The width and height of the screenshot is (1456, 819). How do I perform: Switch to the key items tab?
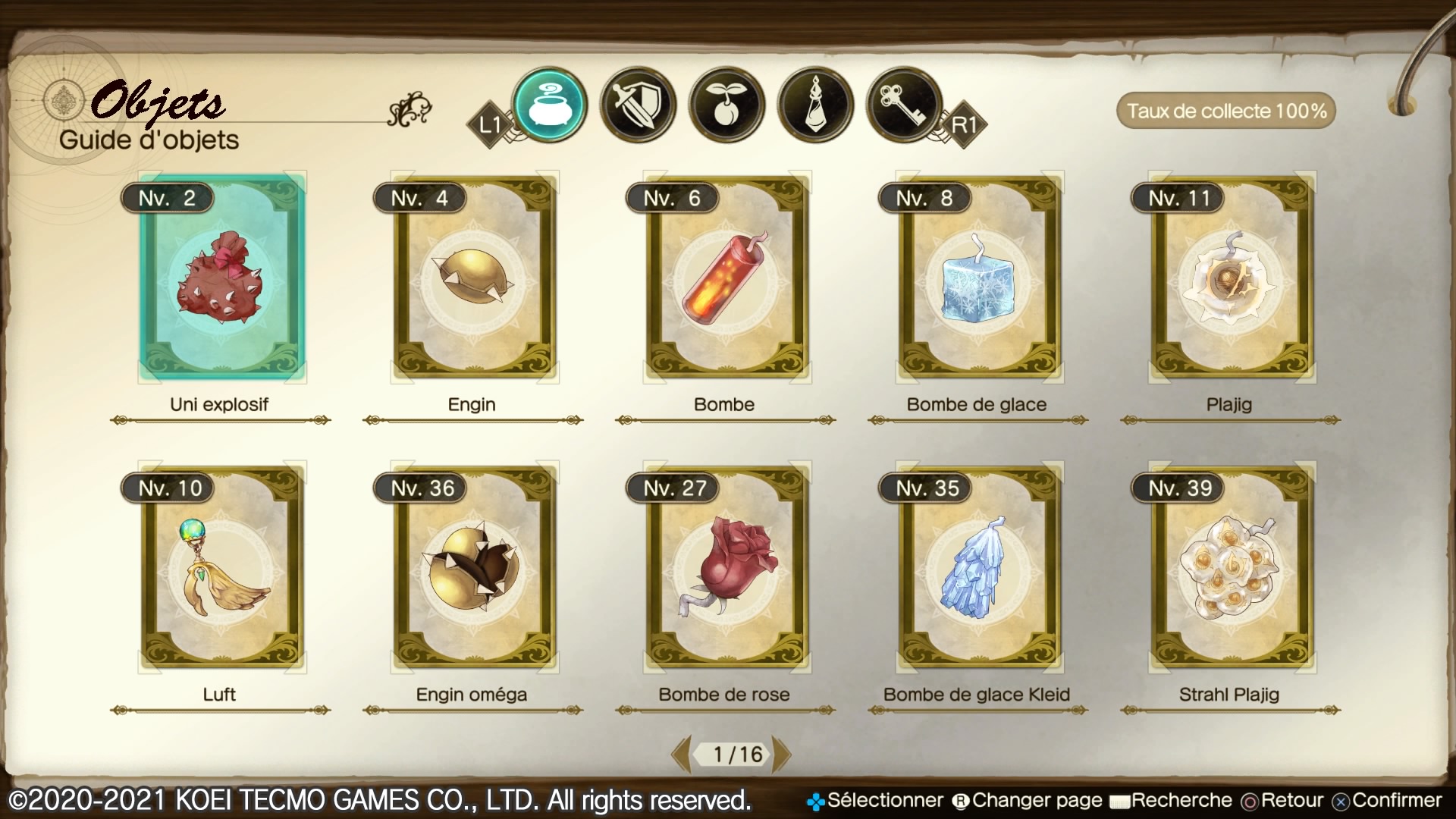904,105
